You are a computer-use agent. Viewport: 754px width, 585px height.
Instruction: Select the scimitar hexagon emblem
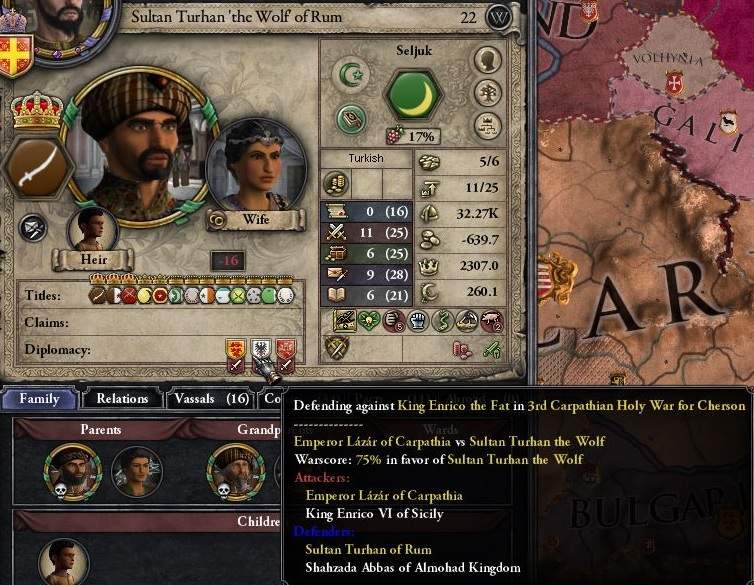37,167
